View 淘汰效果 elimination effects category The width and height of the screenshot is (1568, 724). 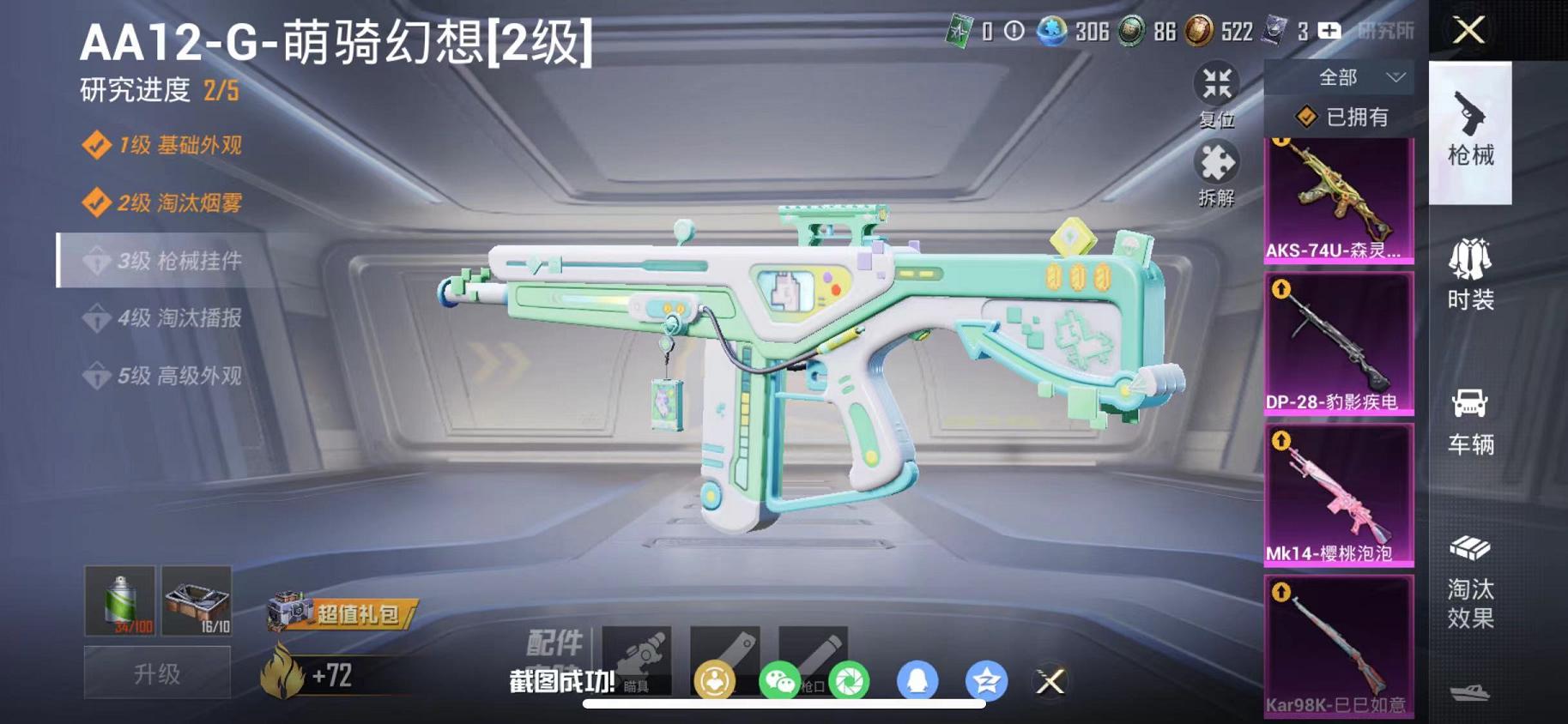coord(1472,592)
